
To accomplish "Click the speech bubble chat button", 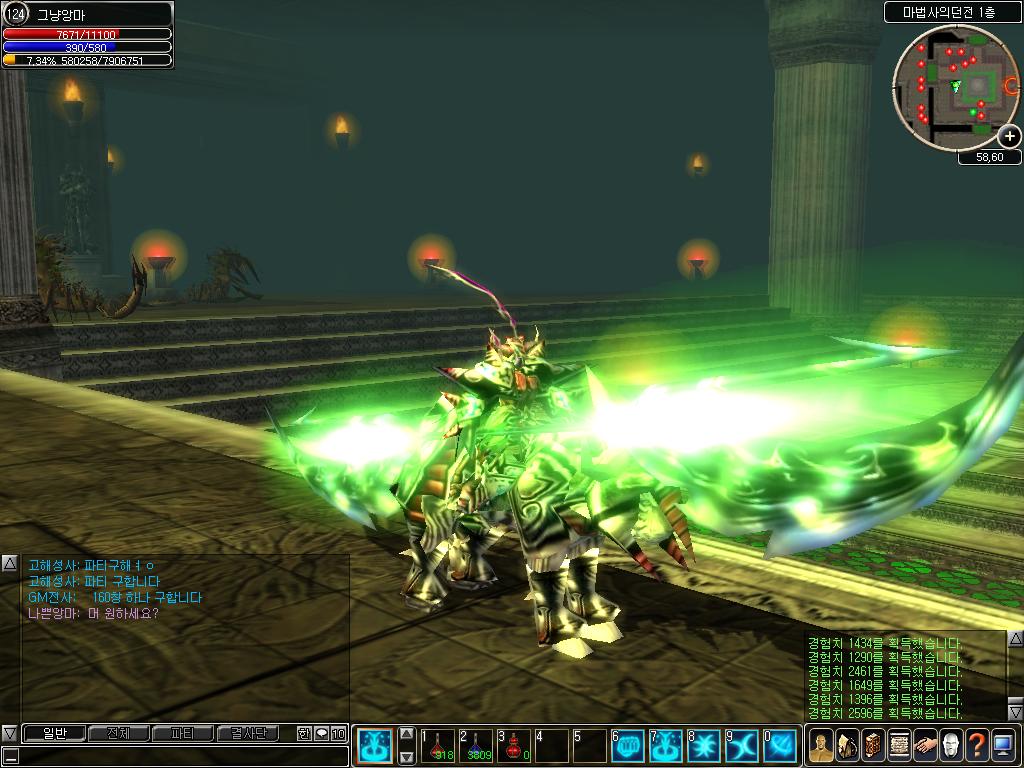I will (321, 733).
